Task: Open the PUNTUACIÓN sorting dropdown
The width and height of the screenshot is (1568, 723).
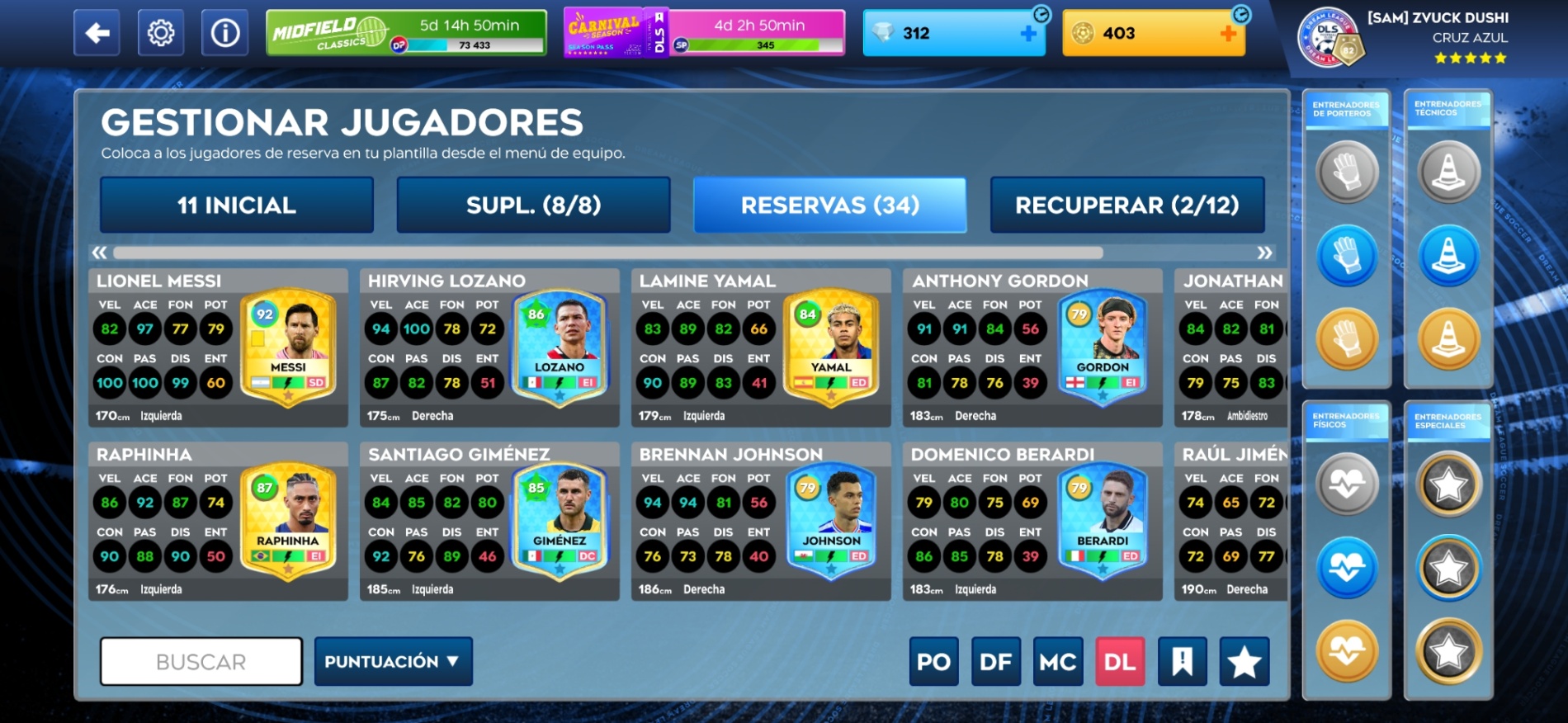Action: [393, 661]
